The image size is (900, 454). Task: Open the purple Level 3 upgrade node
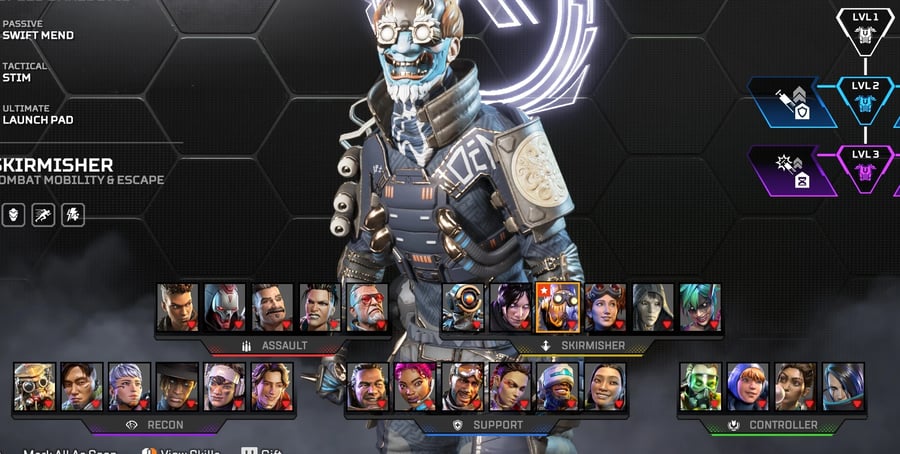coord(792,168)
